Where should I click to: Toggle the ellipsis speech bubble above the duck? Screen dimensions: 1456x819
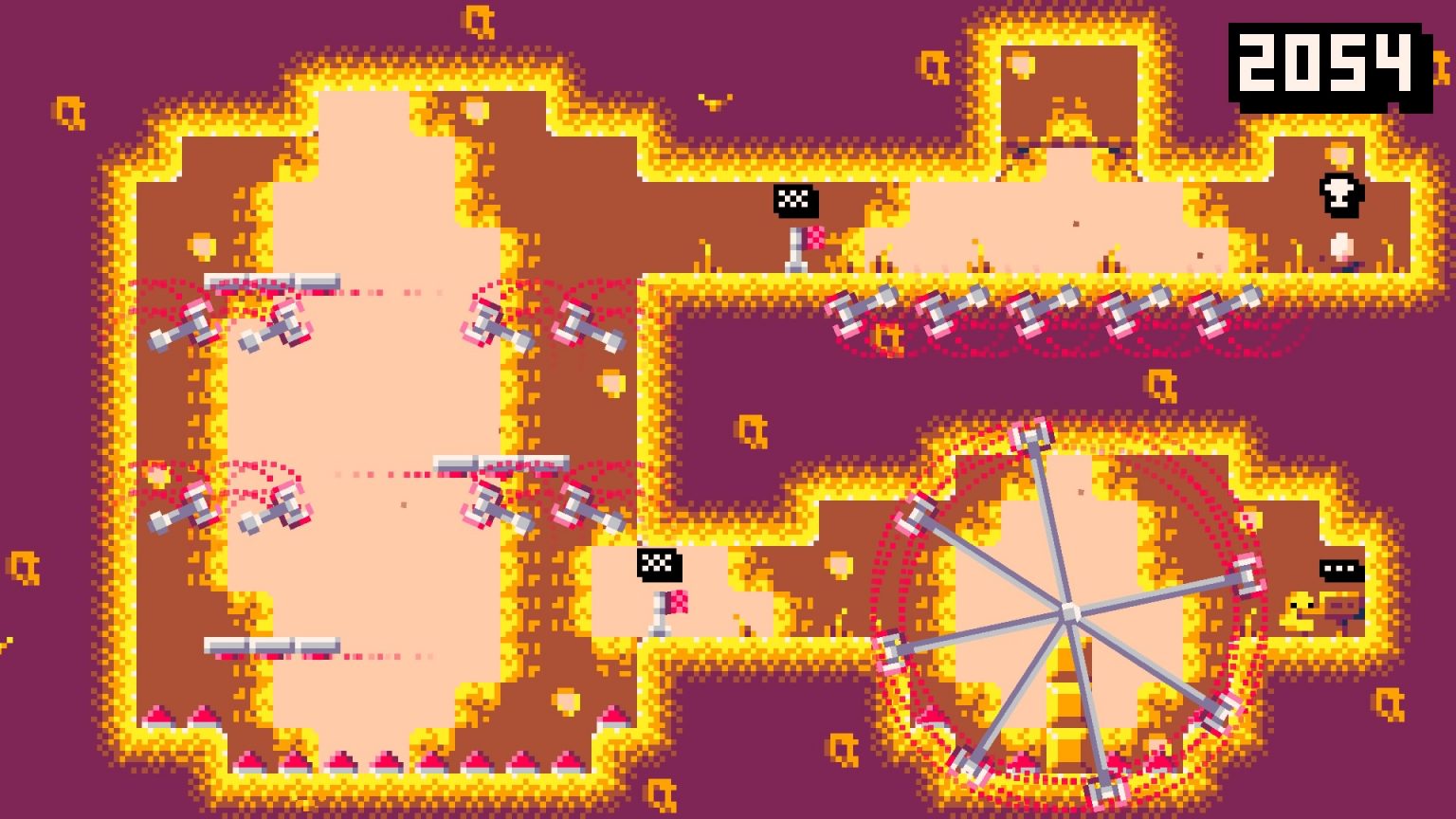(1337, 571)
